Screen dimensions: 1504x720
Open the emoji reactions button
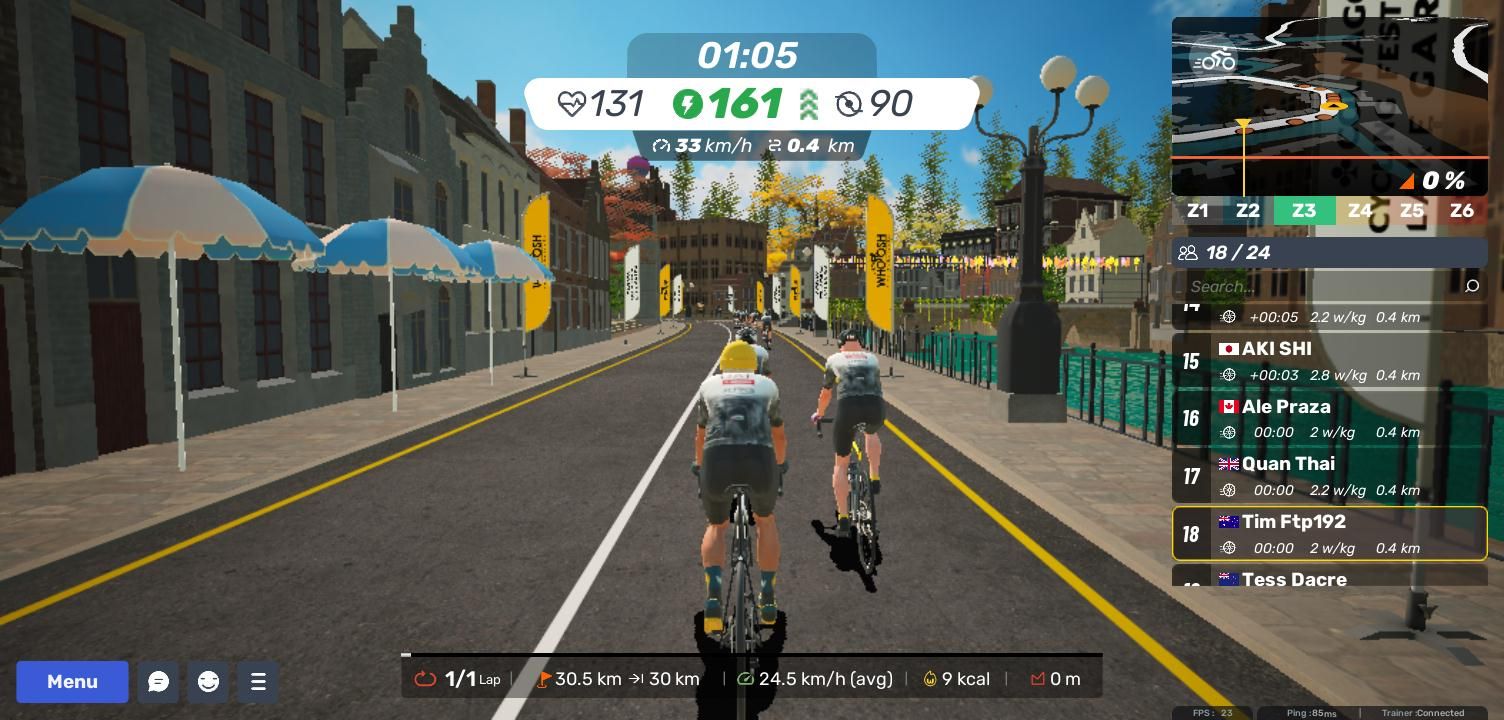(x=208, y=682)
